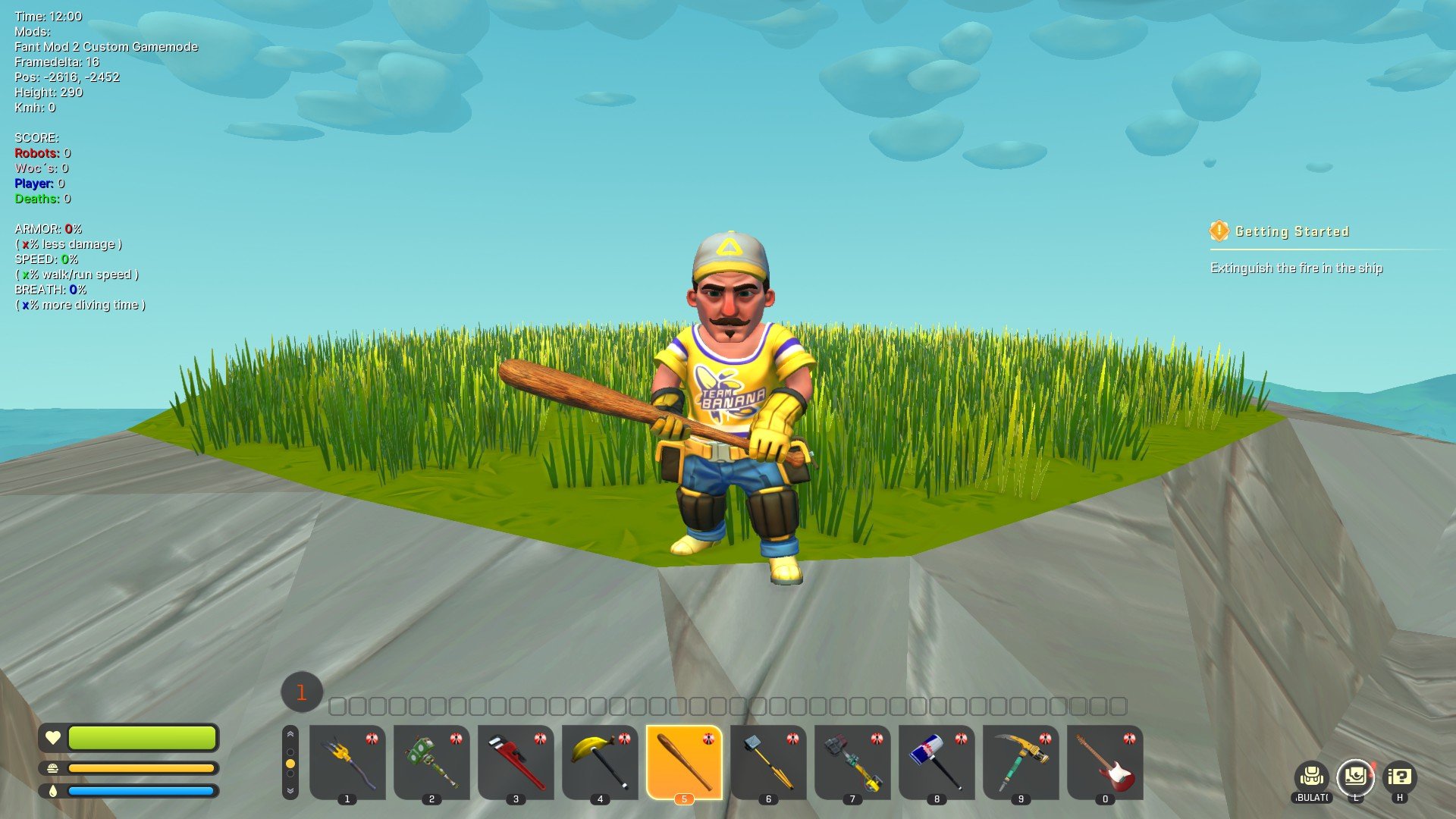Screen dimensions: 1456x819
Task: Select the green robot-head hammer slot
Action: pos(431,761)
